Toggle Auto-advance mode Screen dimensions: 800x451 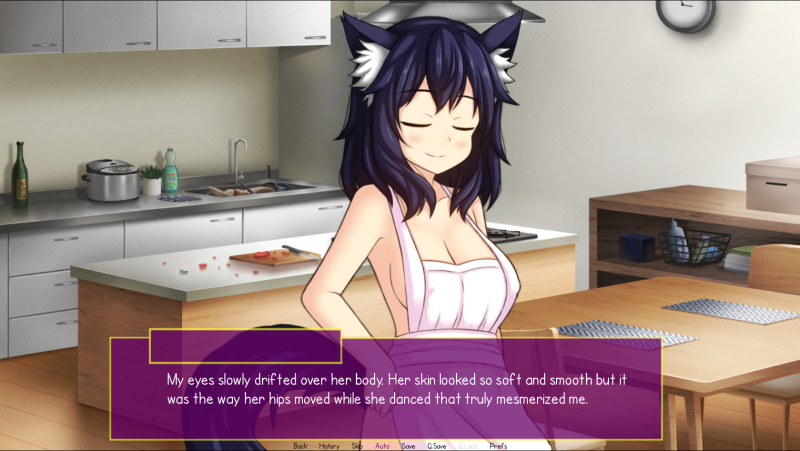(382, 445)
